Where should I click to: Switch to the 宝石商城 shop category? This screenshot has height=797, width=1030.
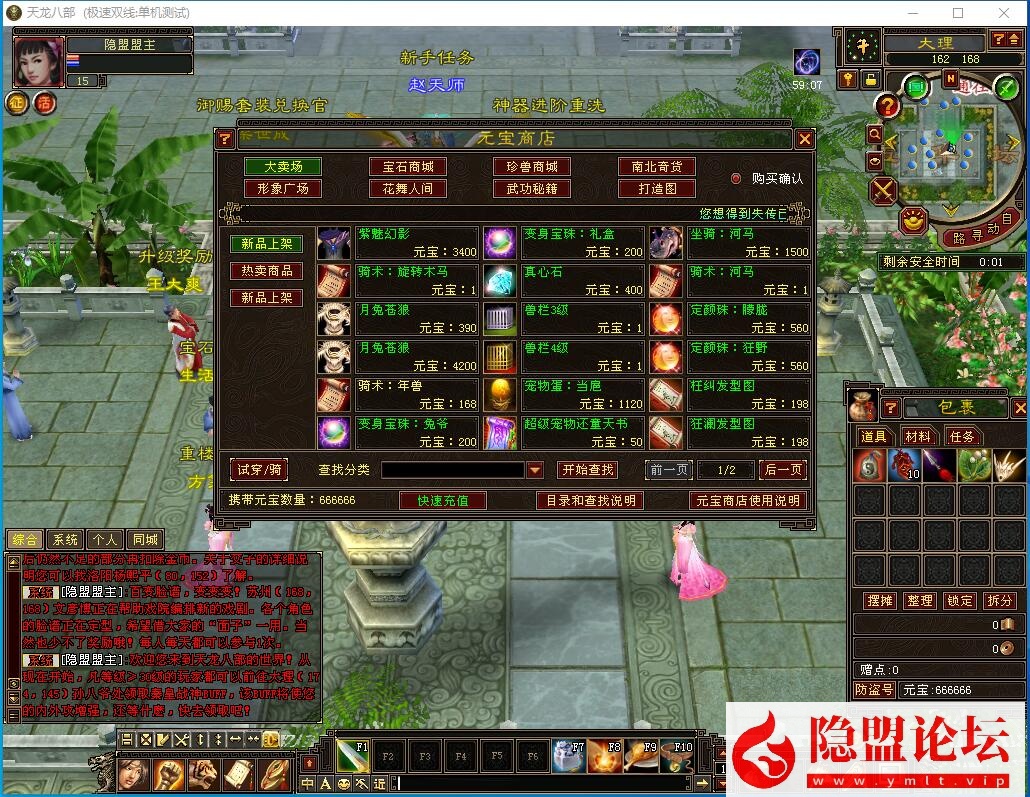[x=408, y=167]
